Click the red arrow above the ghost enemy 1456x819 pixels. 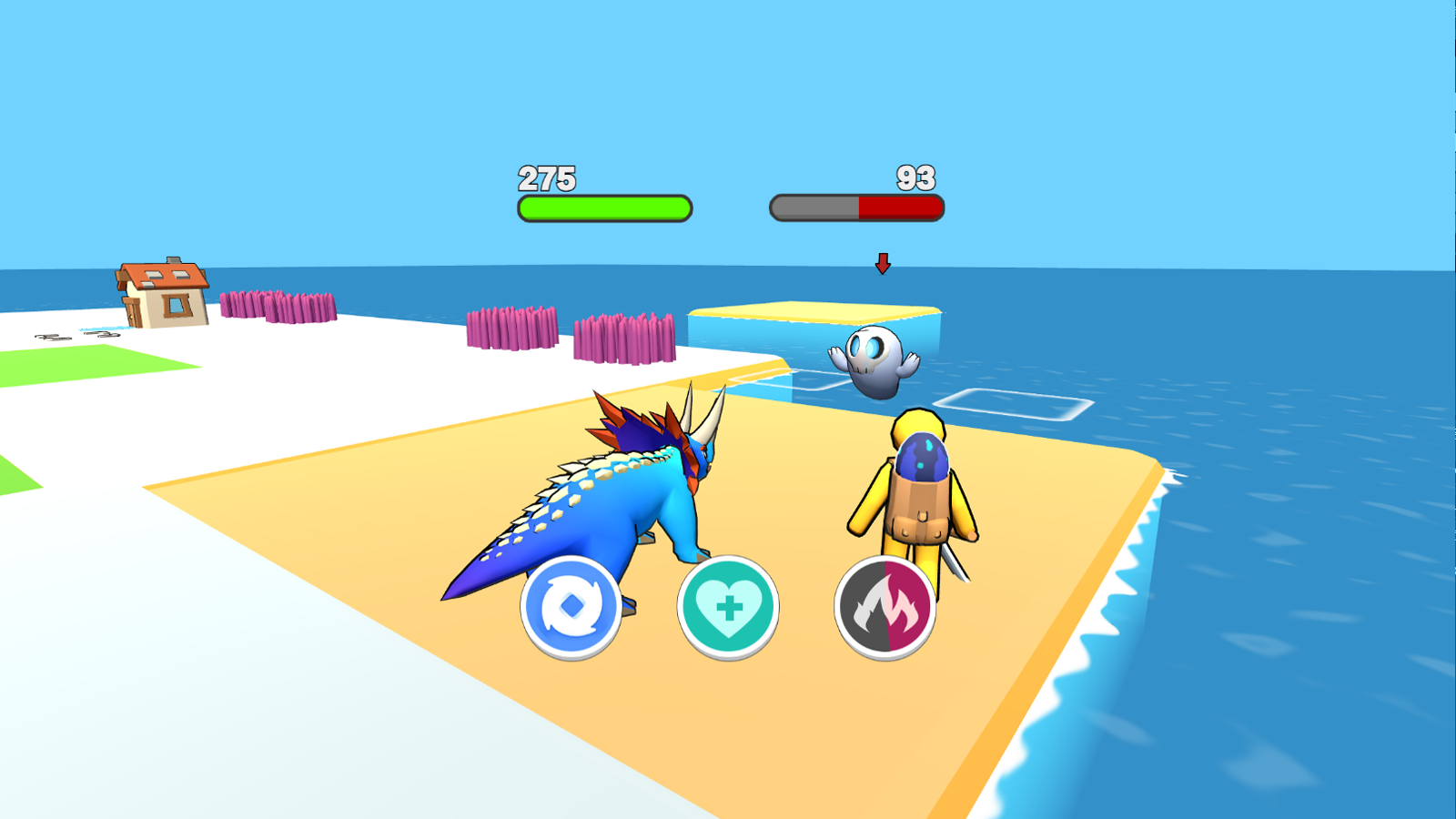point(881,265)
